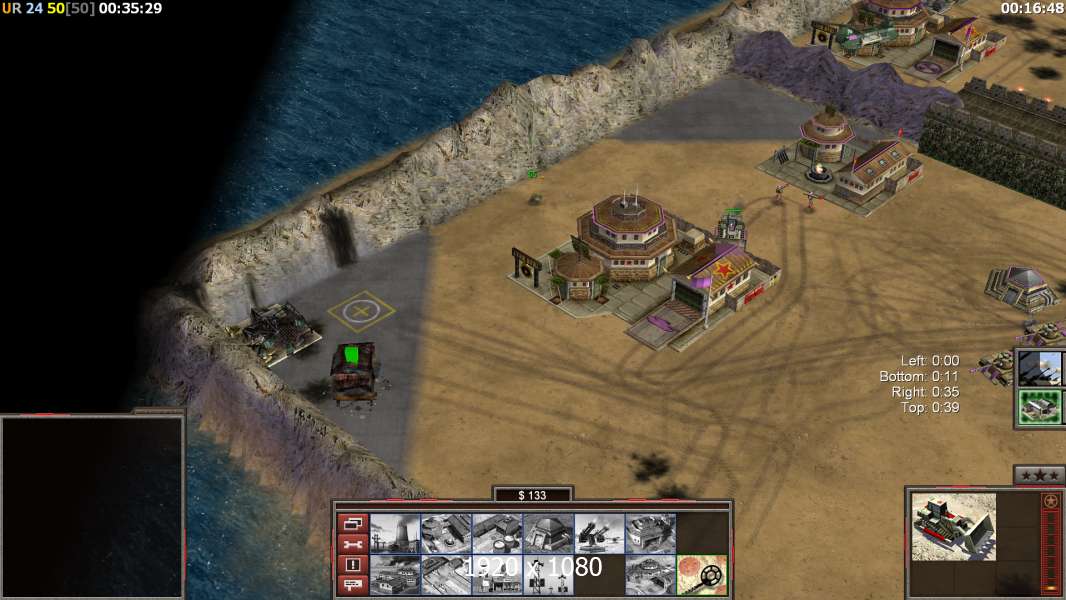1066x600 pixels.
Task: Click the overlapping windows button
Action: [x=352, y=523]
